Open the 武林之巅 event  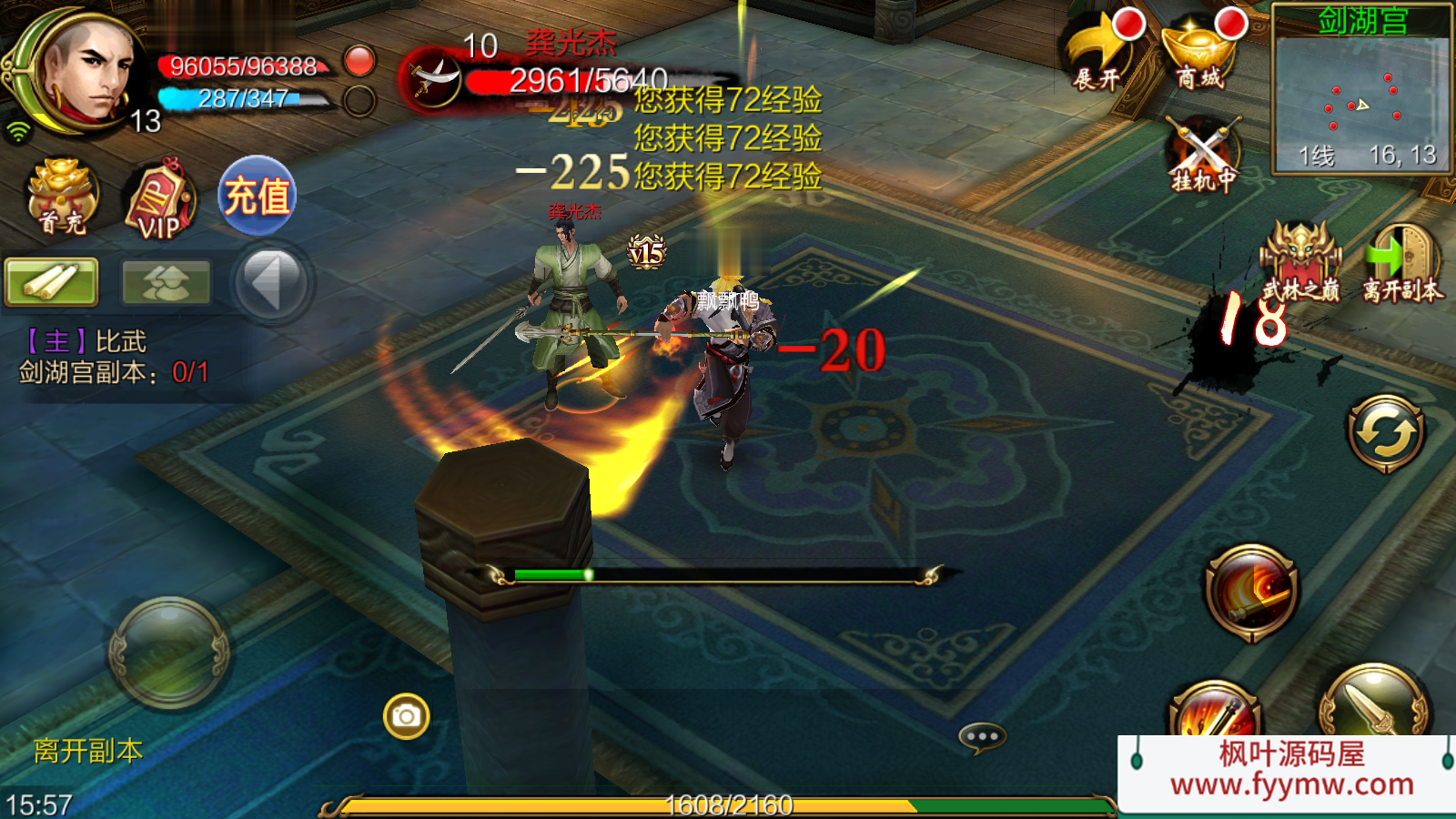pos(1300,262)
